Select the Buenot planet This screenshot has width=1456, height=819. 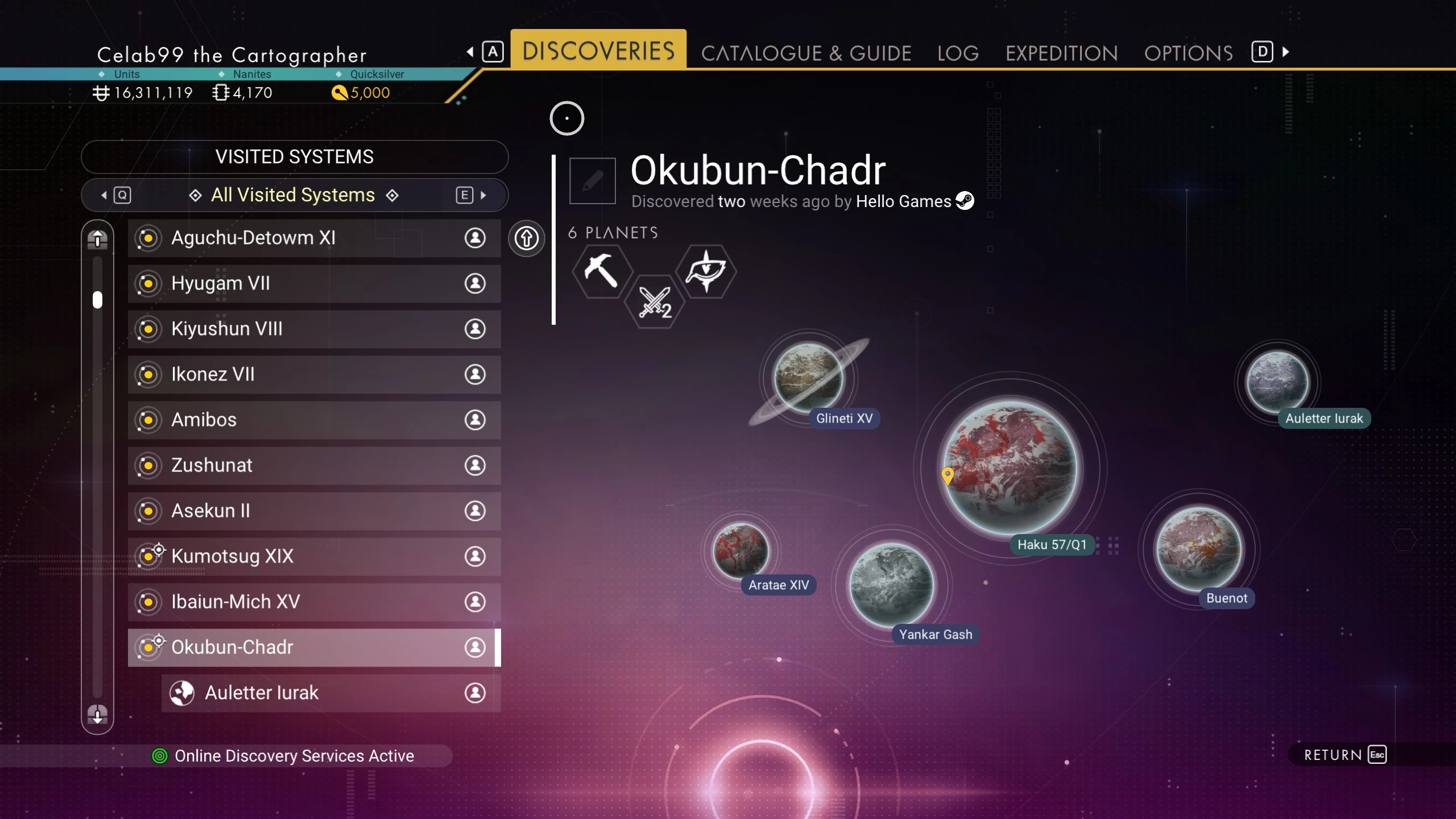(1199, 548)
